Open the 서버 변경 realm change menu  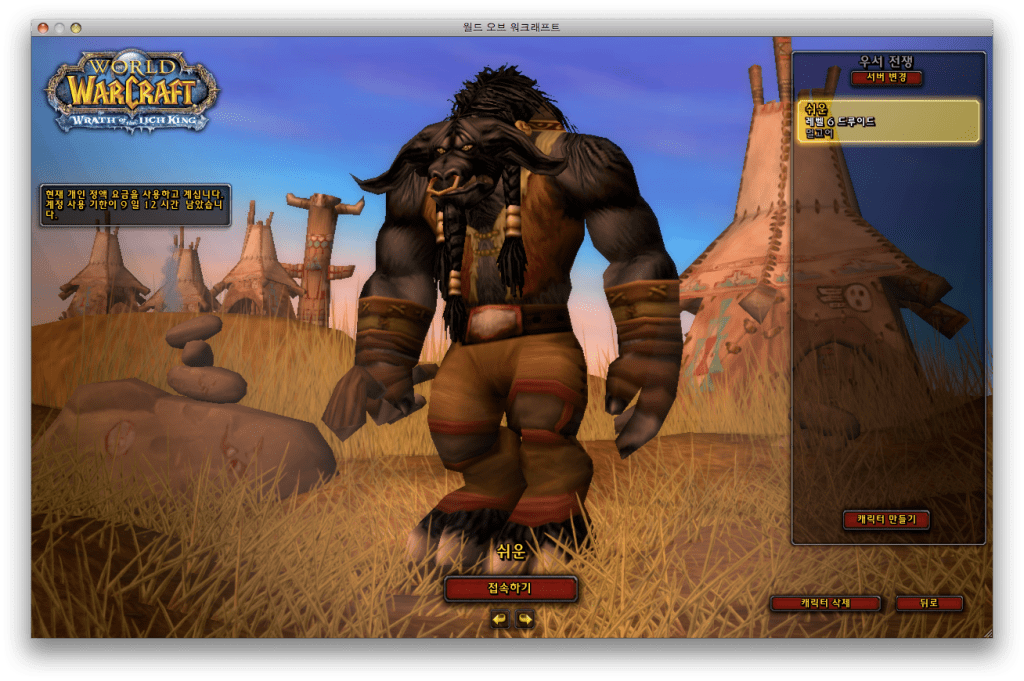[x=887, y=78]
